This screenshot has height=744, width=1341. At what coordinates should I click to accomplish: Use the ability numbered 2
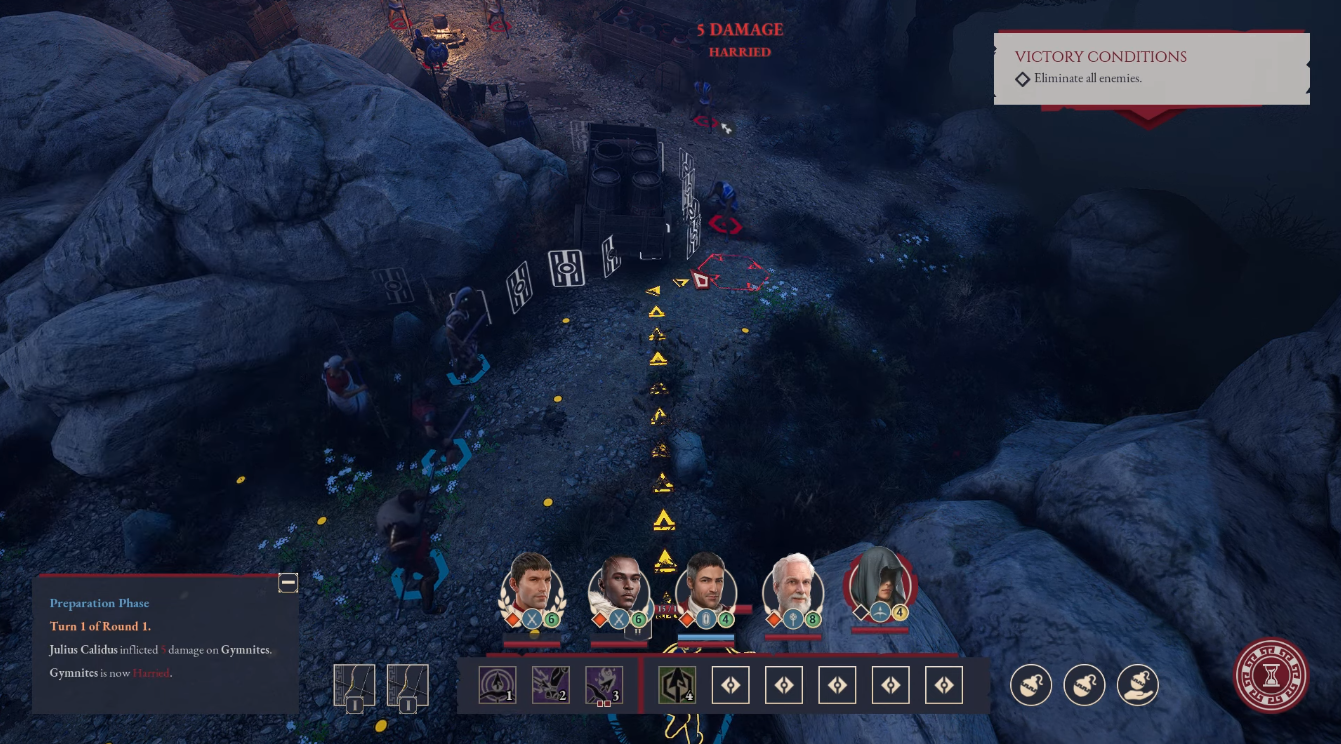tap(550, 686)
